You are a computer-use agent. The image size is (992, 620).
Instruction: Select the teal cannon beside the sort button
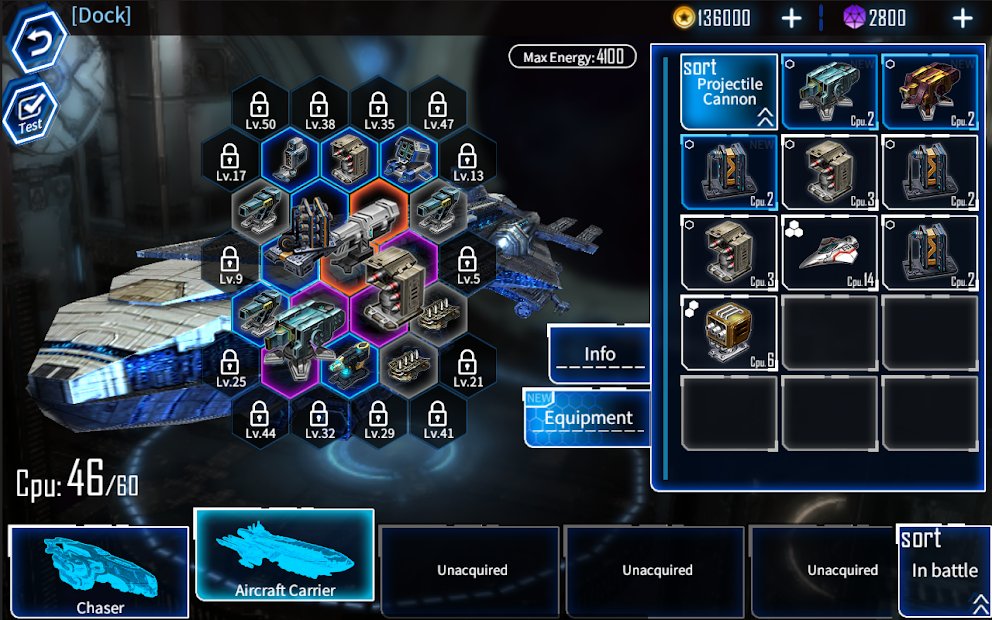coord(830,92)
